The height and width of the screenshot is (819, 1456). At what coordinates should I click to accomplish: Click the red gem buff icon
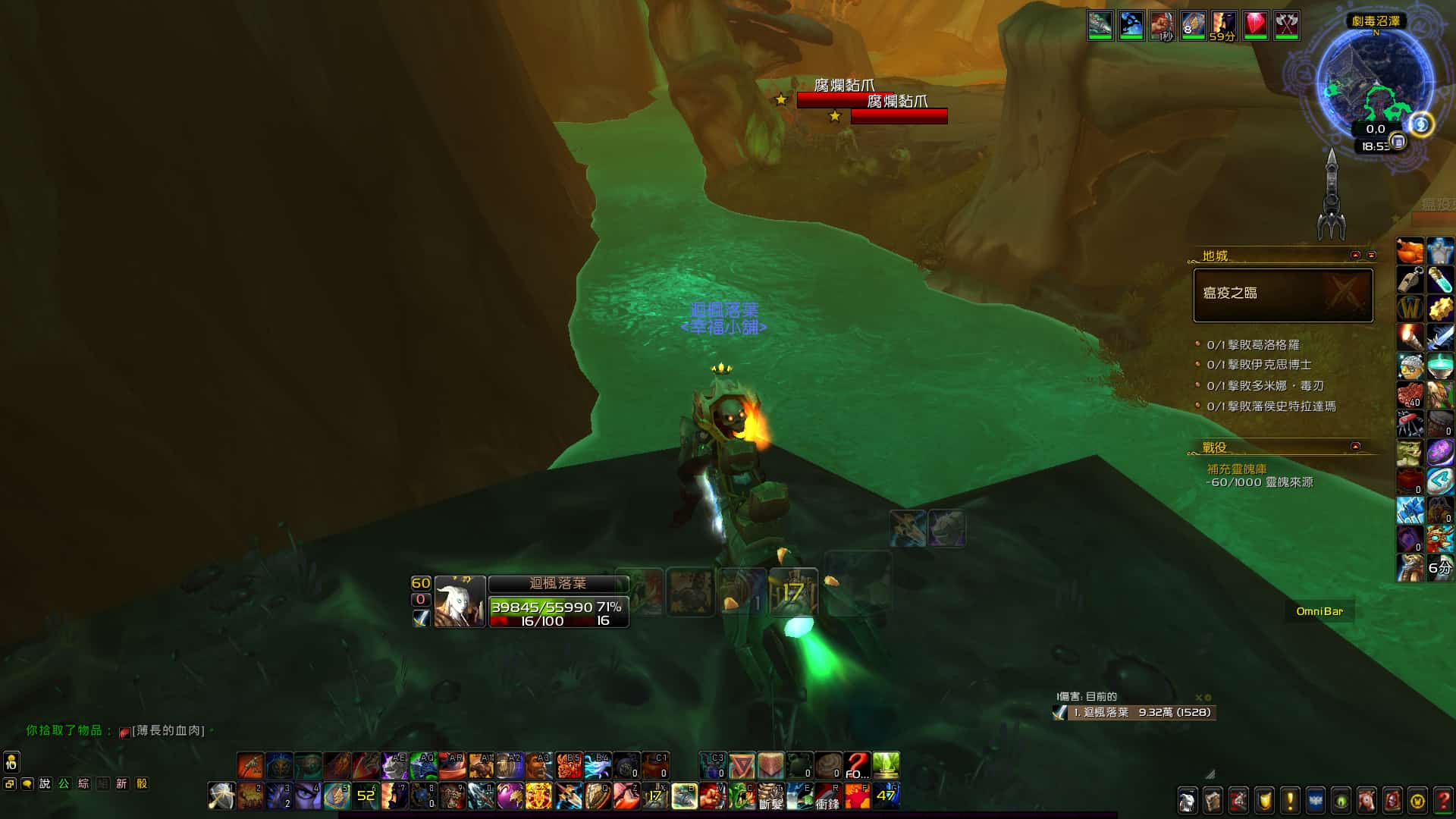(1255, 25)
